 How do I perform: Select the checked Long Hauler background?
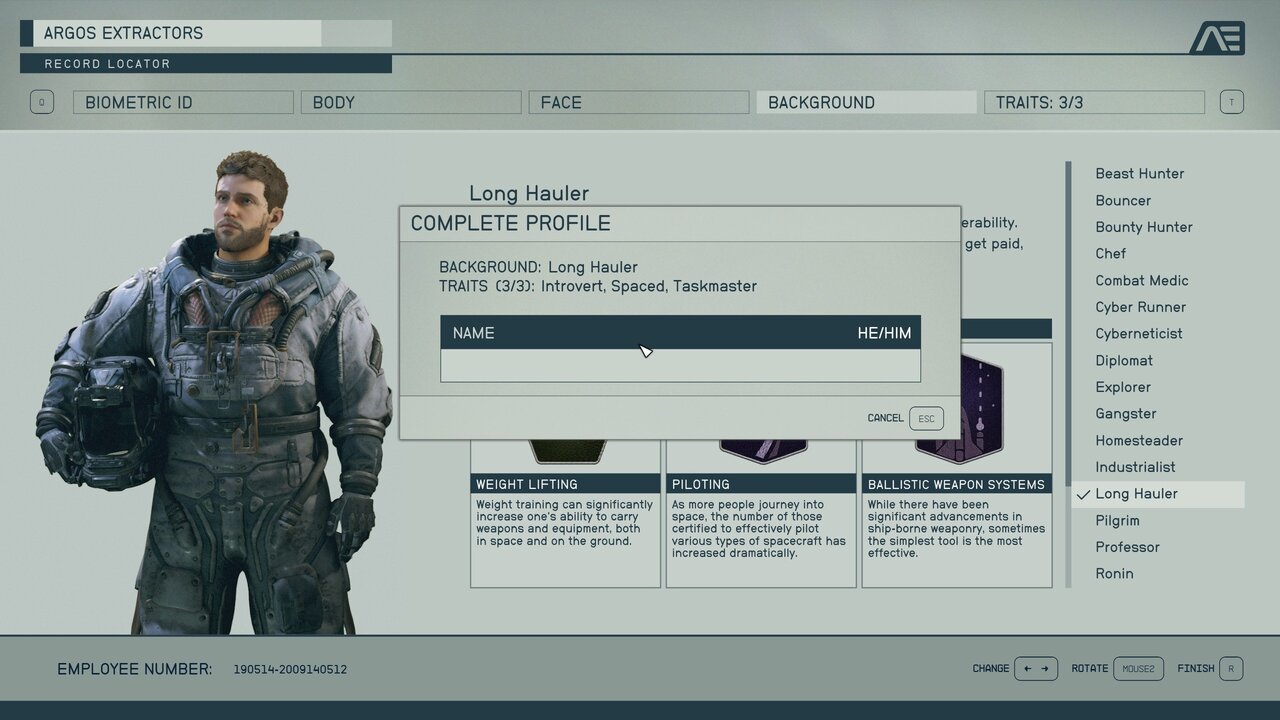click(x=1136, y=494)
